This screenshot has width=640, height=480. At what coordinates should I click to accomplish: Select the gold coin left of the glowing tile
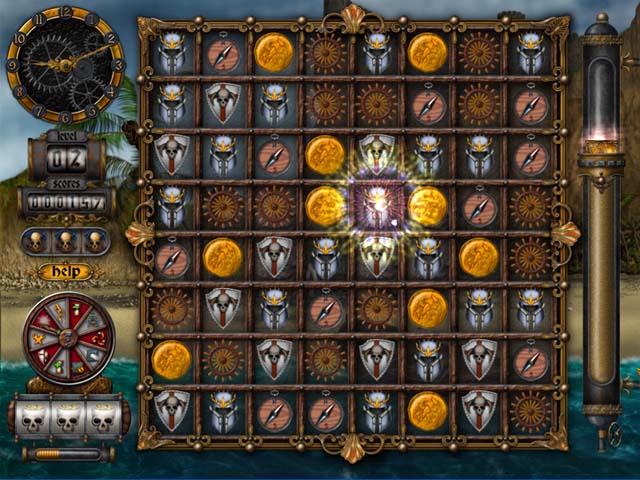325,205
